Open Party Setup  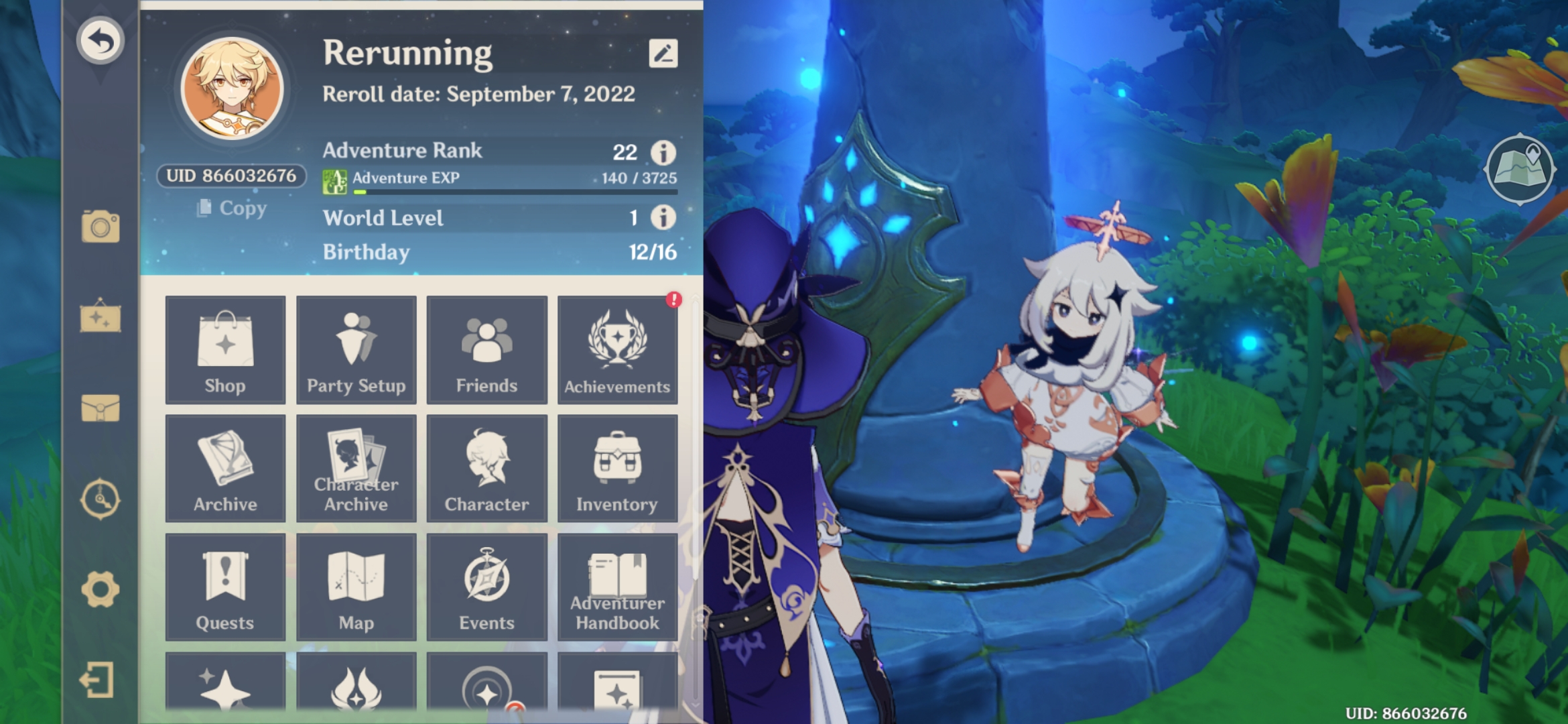[356, 350]
